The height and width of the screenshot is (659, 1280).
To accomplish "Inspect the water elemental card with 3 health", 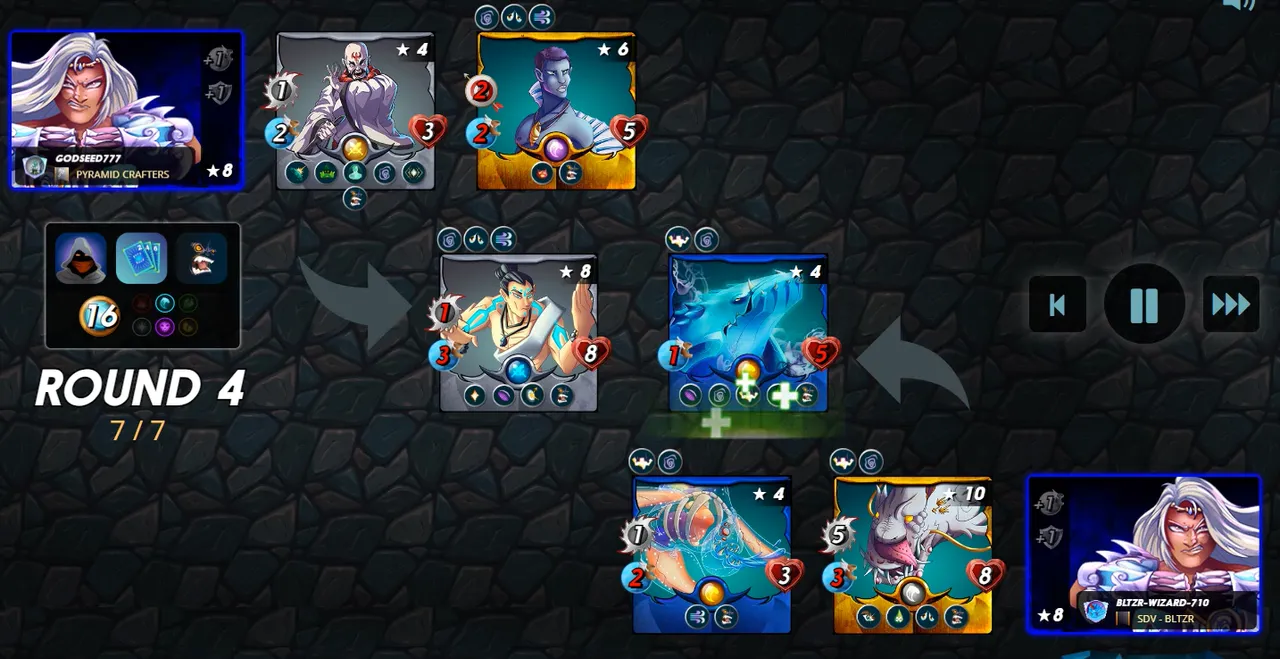I will (x=711, y=554).
